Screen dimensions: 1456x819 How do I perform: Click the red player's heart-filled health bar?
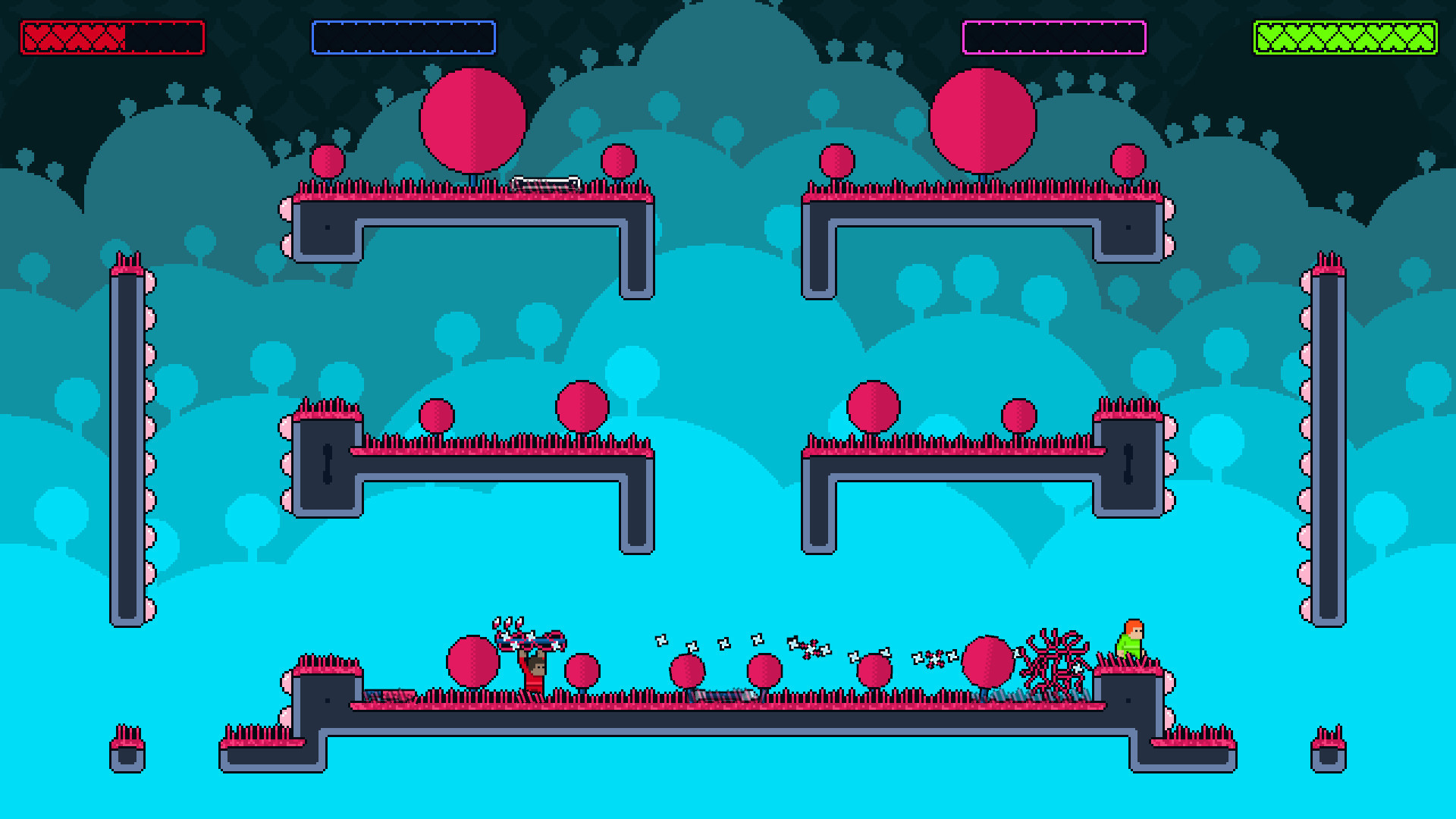click(112, 35)
